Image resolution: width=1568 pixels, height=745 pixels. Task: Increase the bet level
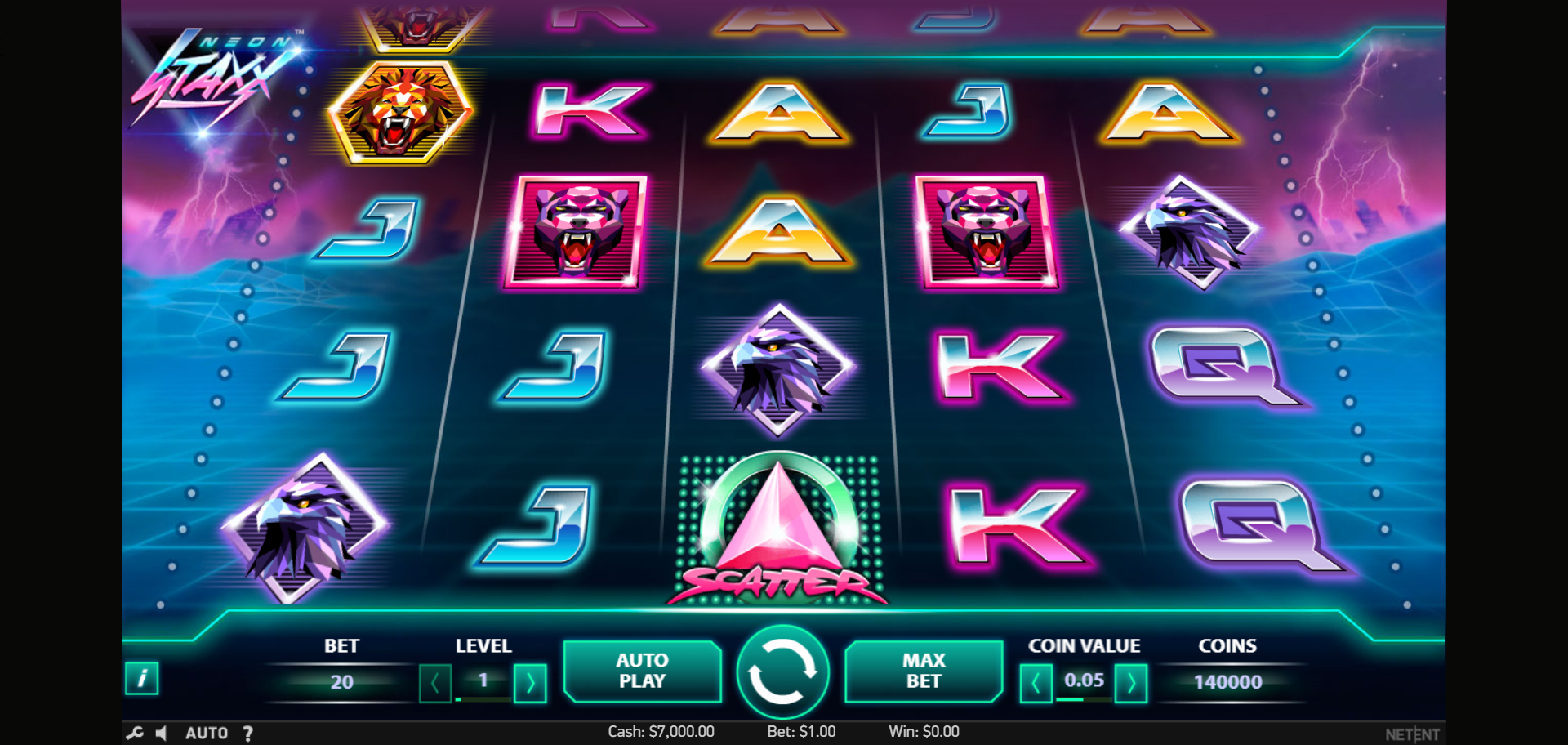tap(530, 683)
